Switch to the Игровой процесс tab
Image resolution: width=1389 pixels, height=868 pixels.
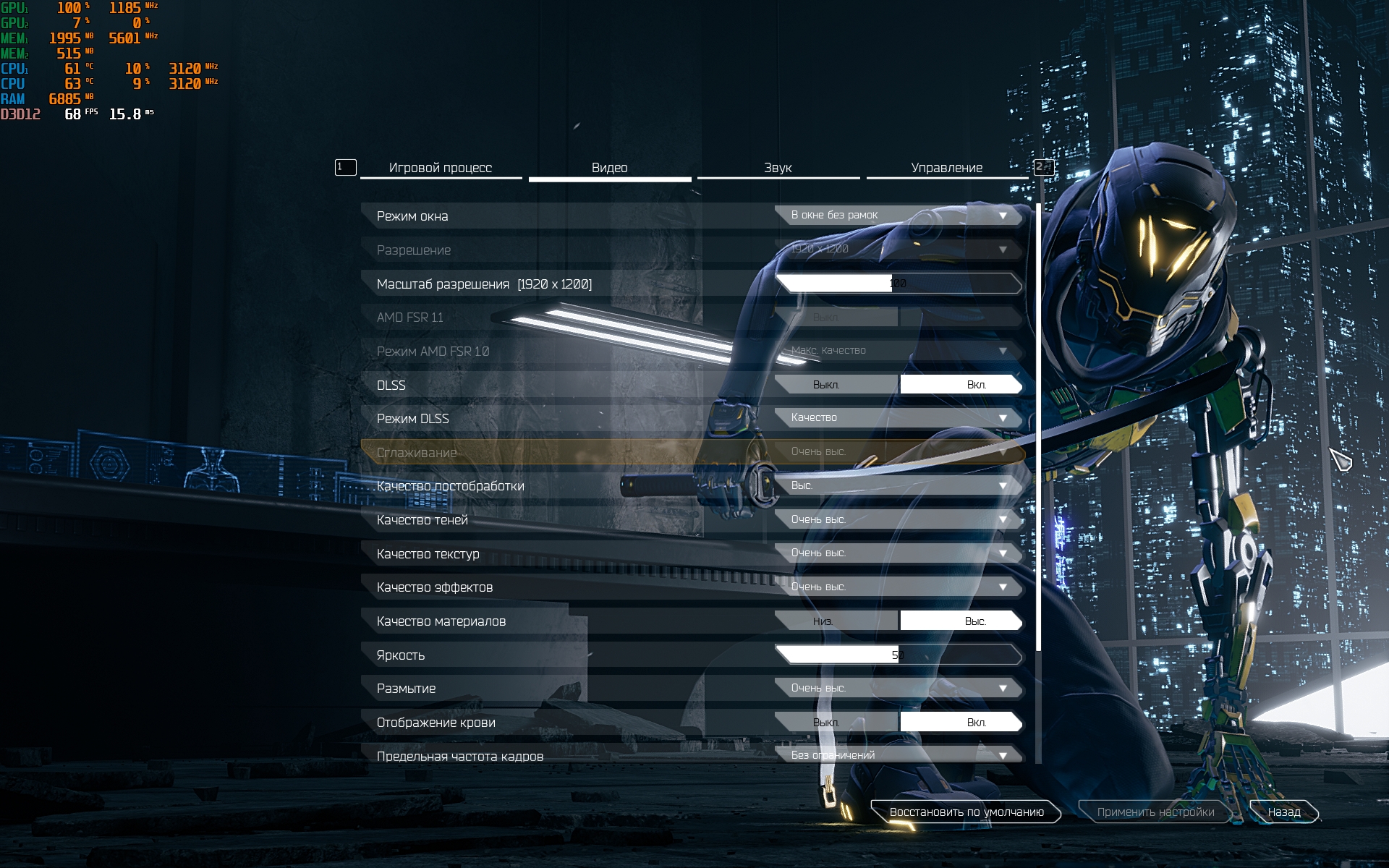(440, 168)
